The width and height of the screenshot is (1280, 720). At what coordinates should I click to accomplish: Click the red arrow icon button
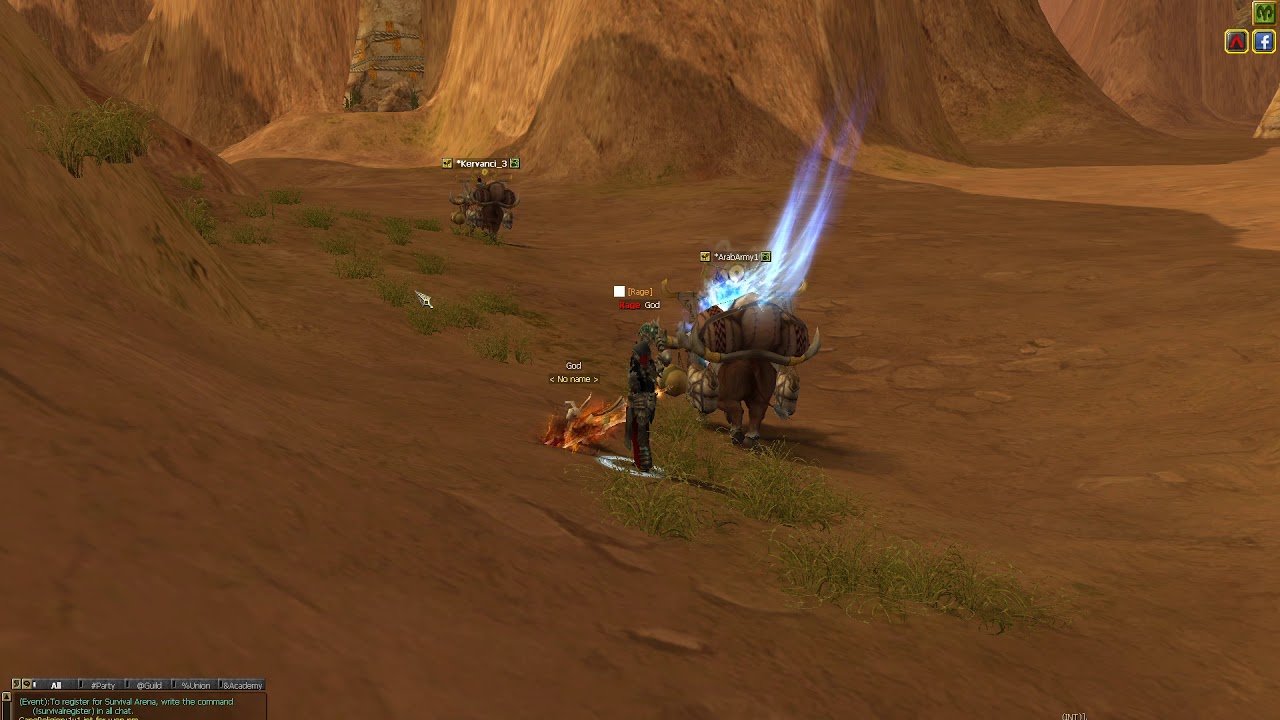(1237, 41)
